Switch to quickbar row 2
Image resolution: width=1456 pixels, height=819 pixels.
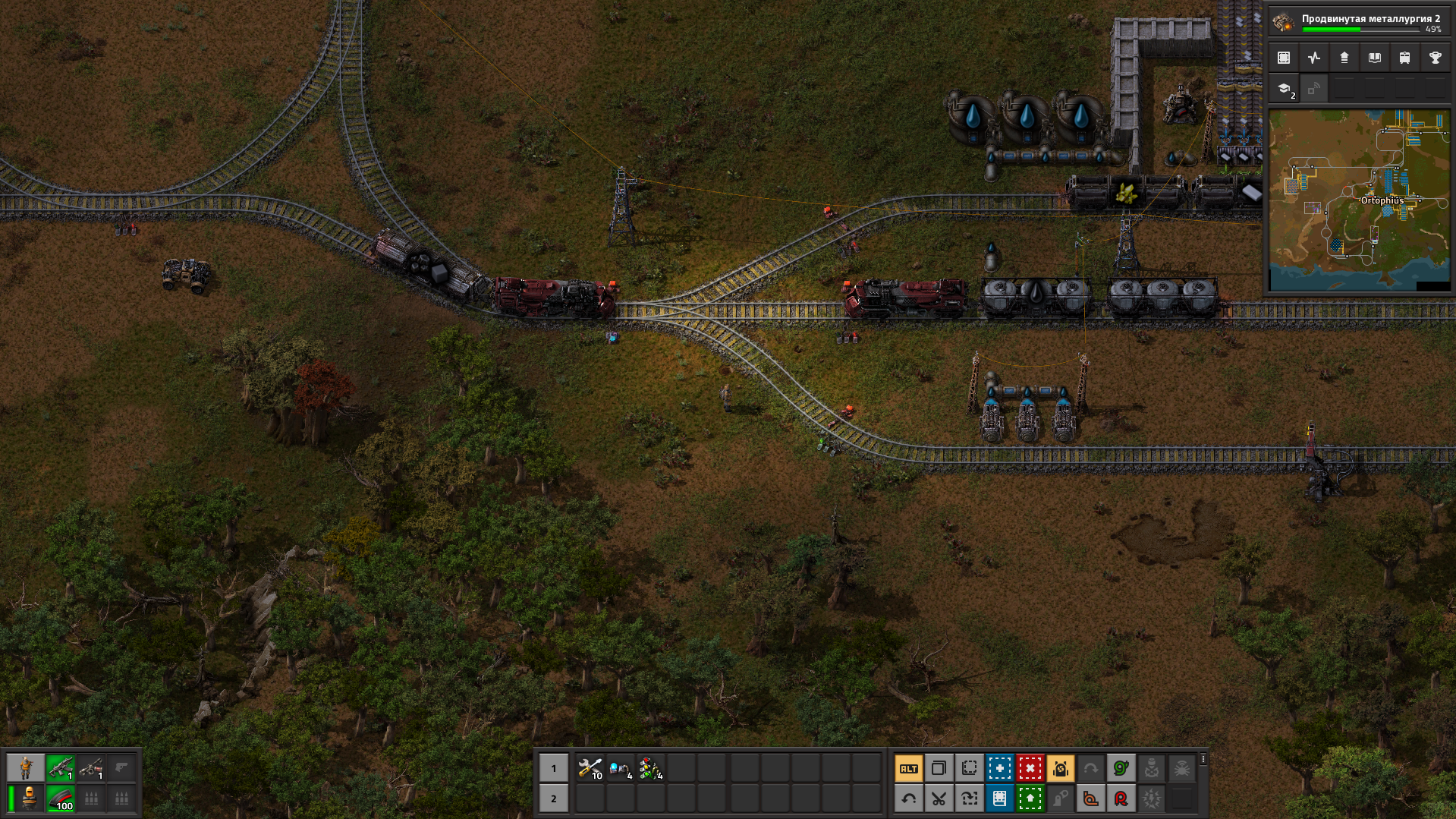coord(553,799)
